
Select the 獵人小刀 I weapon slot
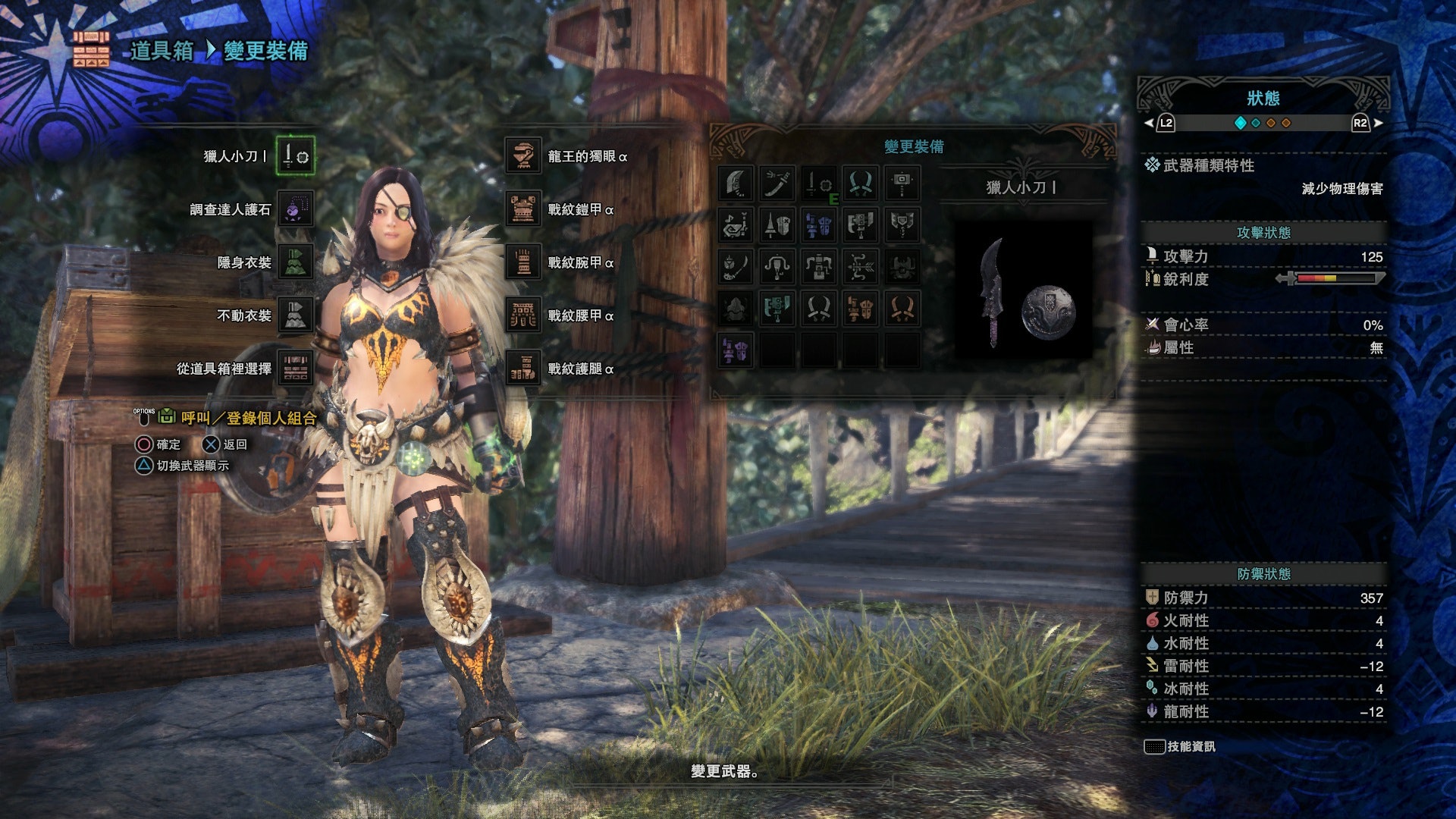(x=295, y=156)
